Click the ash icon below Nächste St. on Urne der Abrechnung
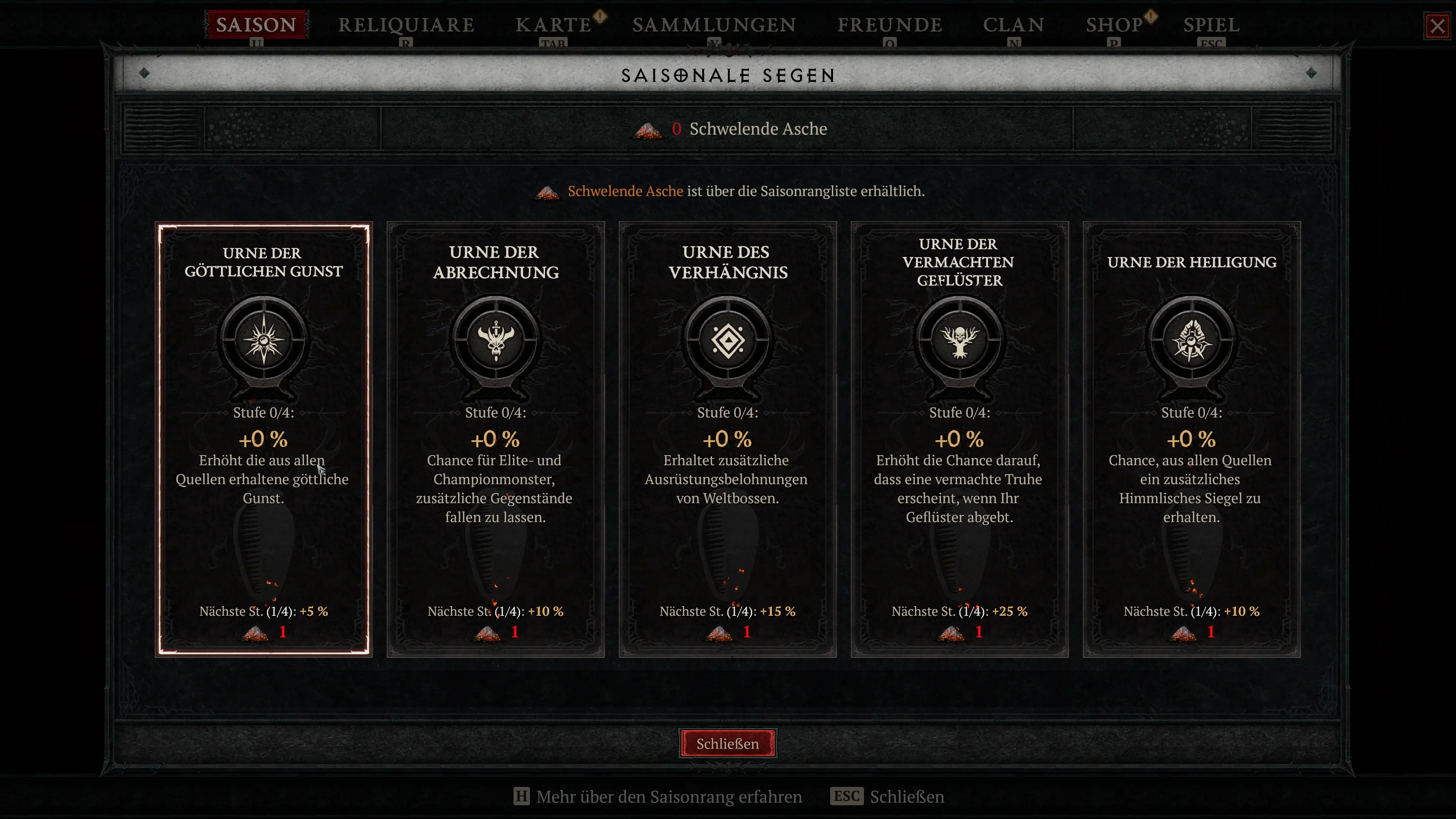1456x819 pixels. click(x=487, y=633)
